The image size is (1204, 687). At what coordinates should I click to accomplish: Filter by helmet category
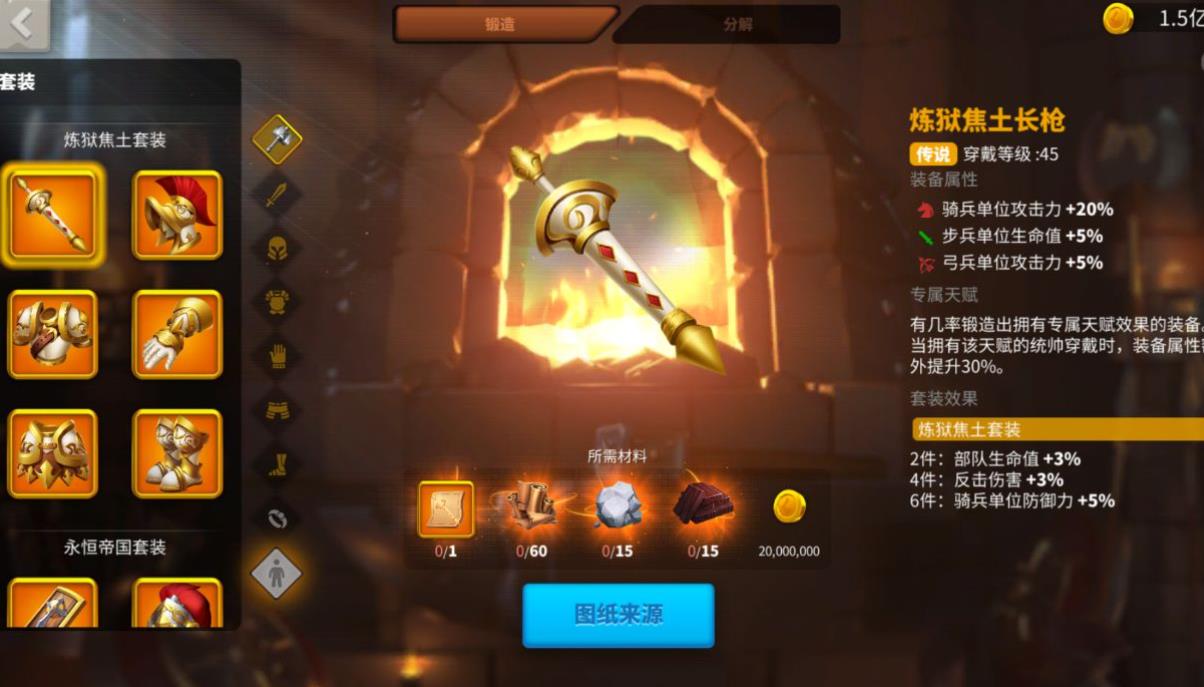[x=277, y=248]
